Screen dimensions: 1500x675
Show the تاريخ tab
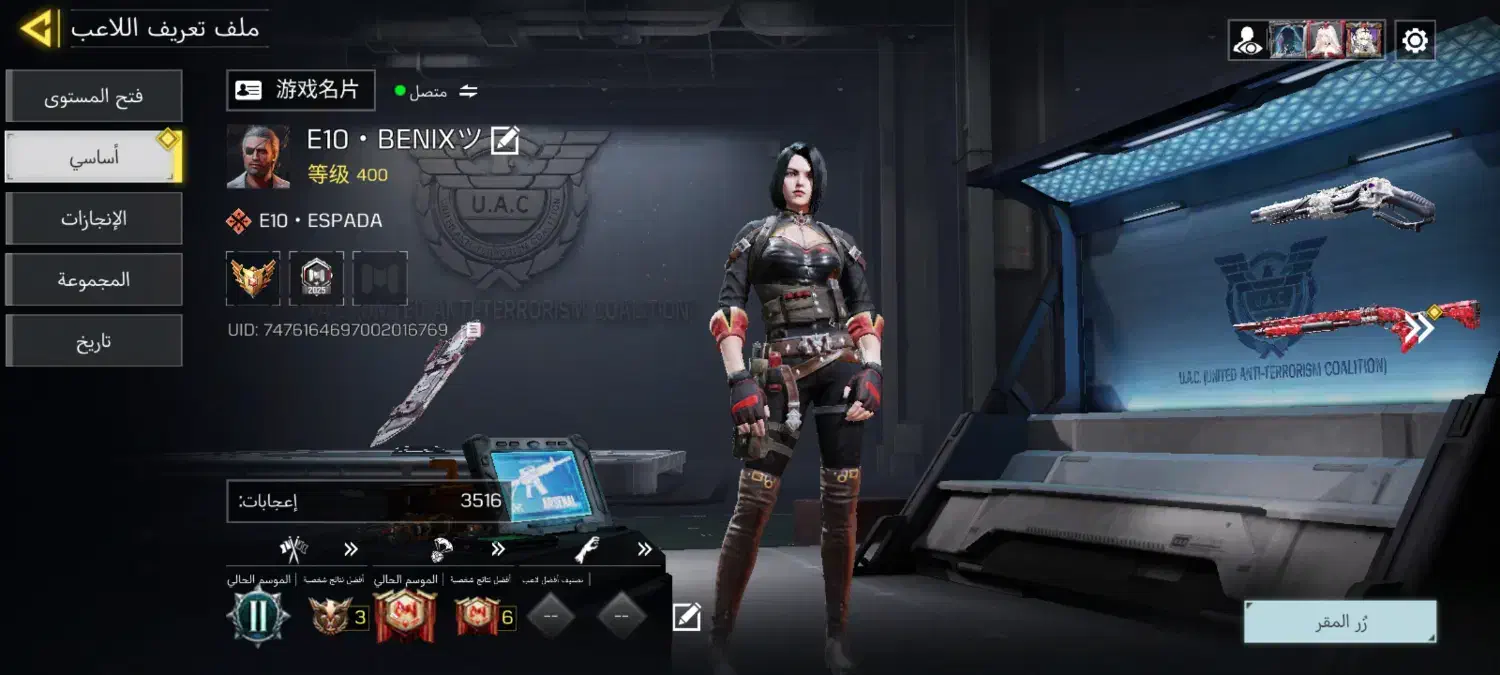tap(94, 341)
